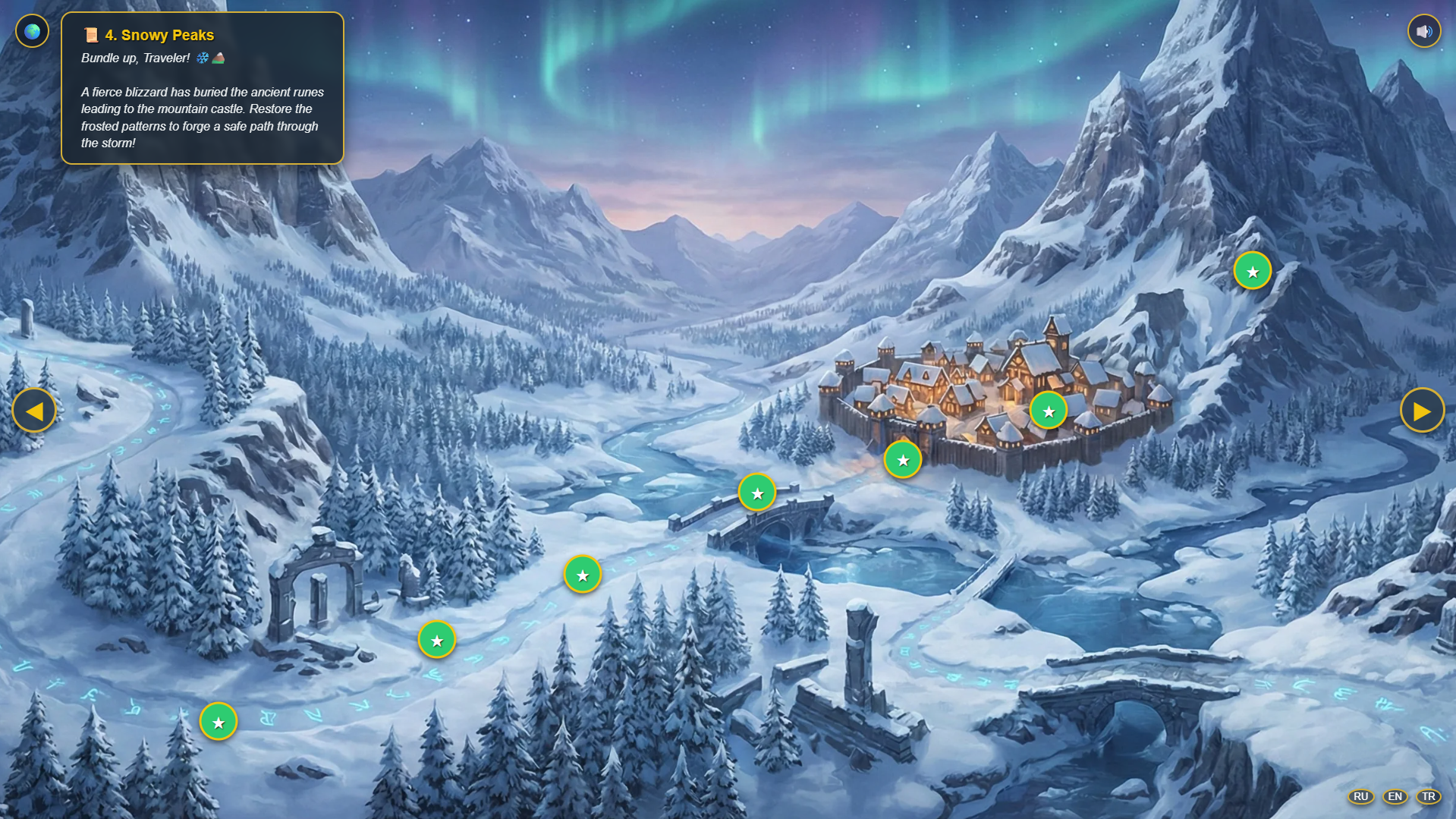Navigate to the previous map with the left arrow
1456x819 pixels.
tap(33, 410)
